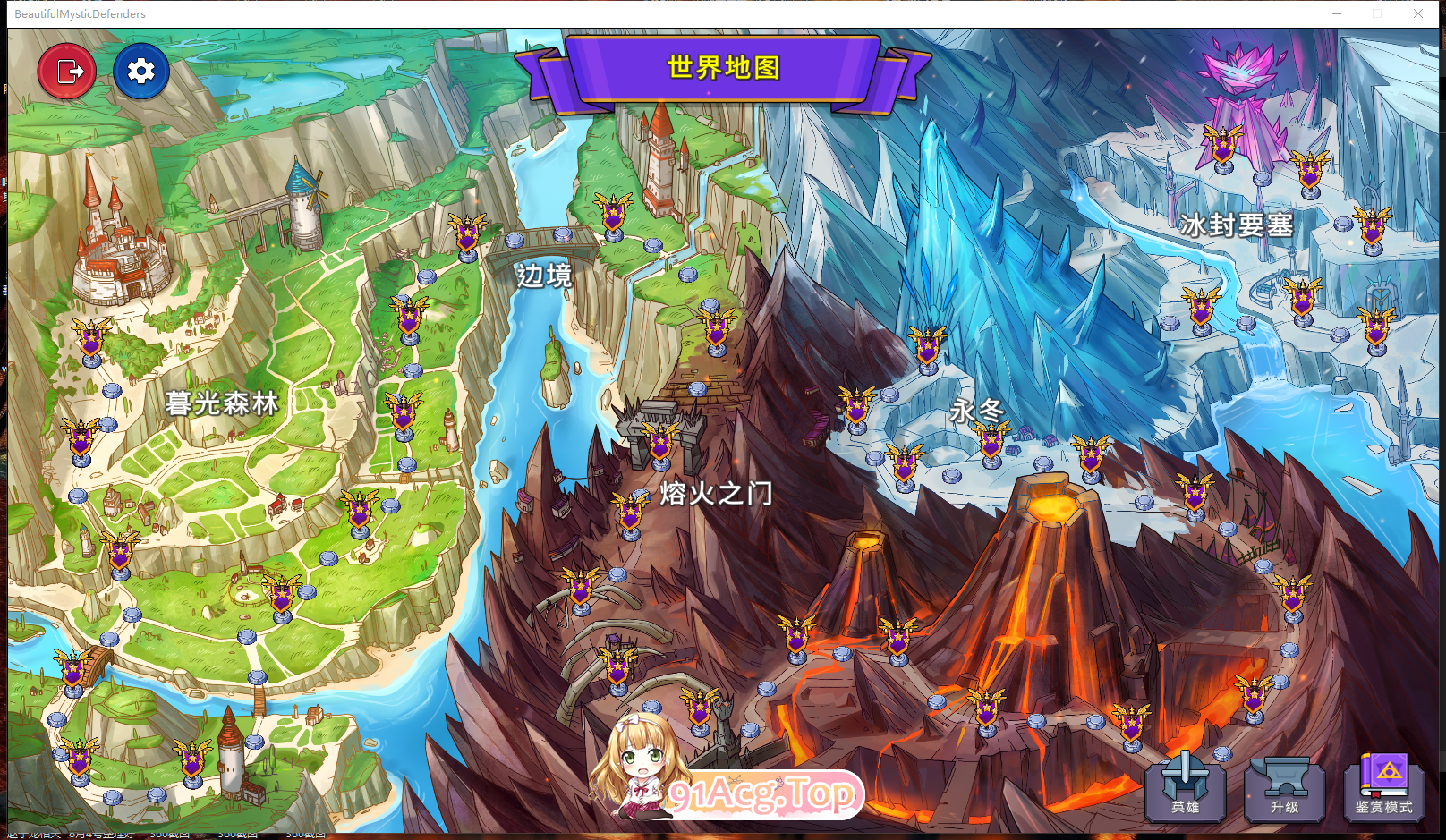Click the red exit door icon
Image resolution: width=1446 pixels, height=840 pixels.
coord(67,70)
